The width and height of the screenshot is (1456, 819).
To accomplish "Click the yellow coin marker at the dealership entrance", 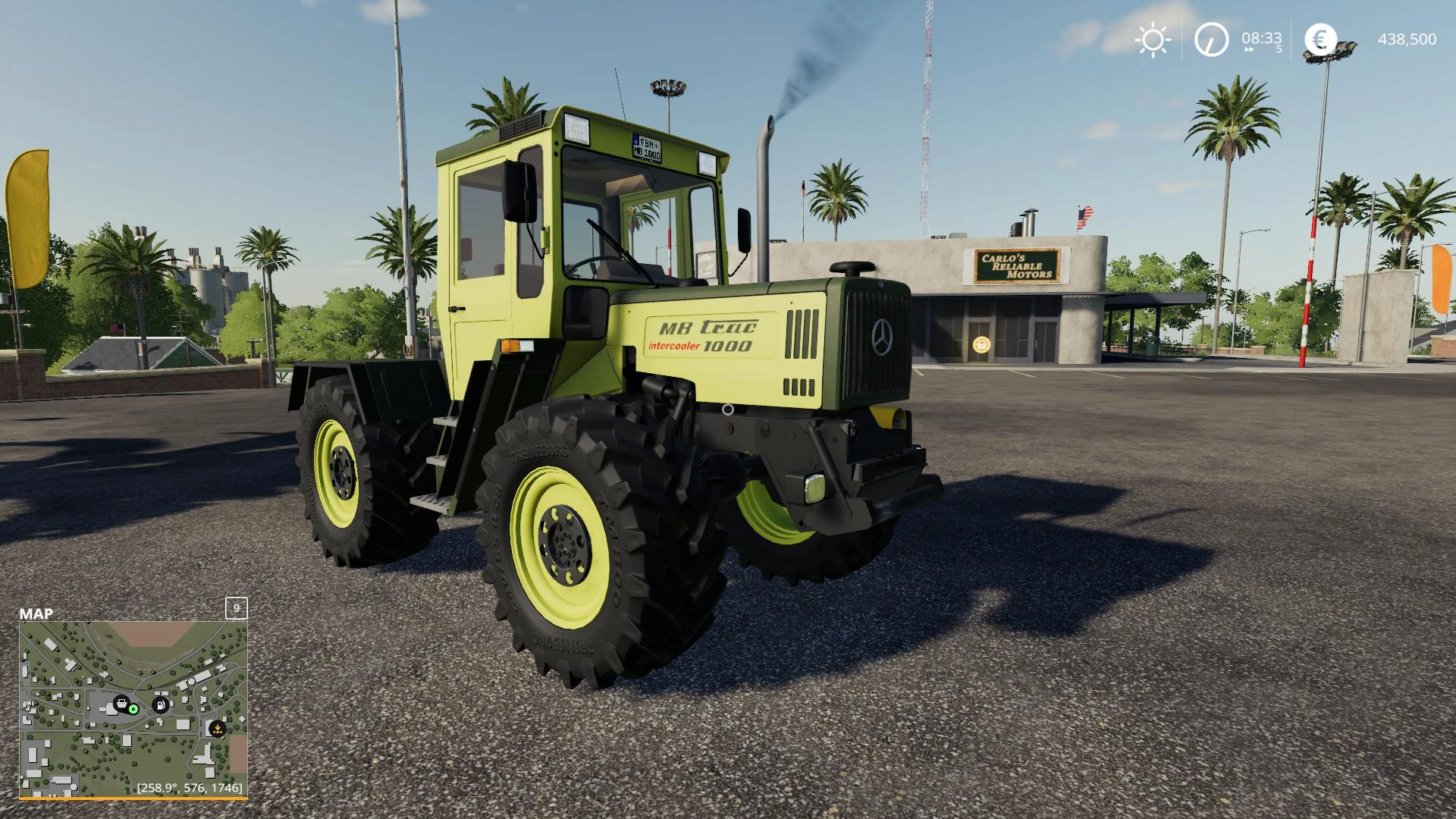I will point(981,344).
